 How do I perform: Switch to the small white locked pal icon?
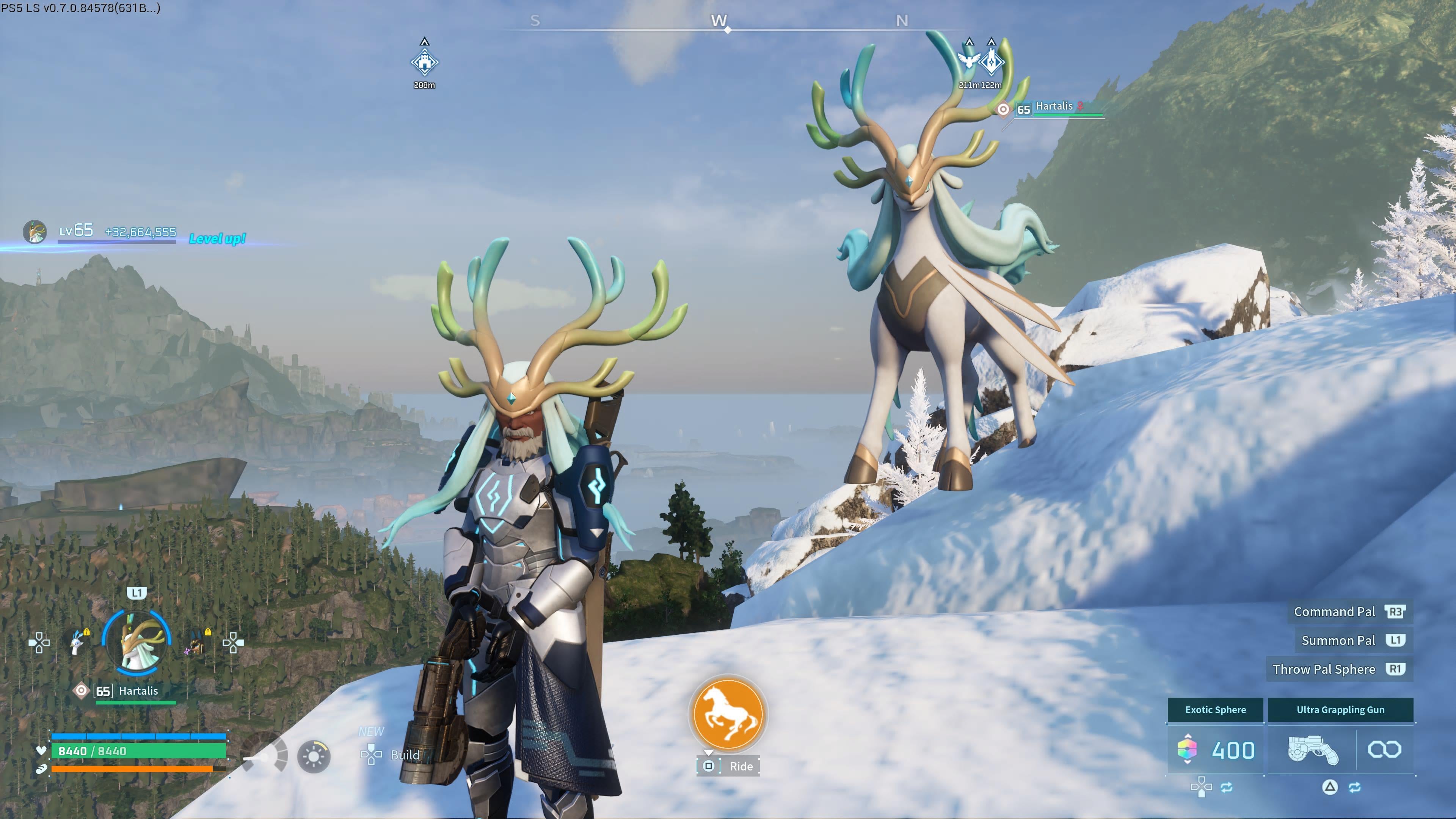coord(77,643)
